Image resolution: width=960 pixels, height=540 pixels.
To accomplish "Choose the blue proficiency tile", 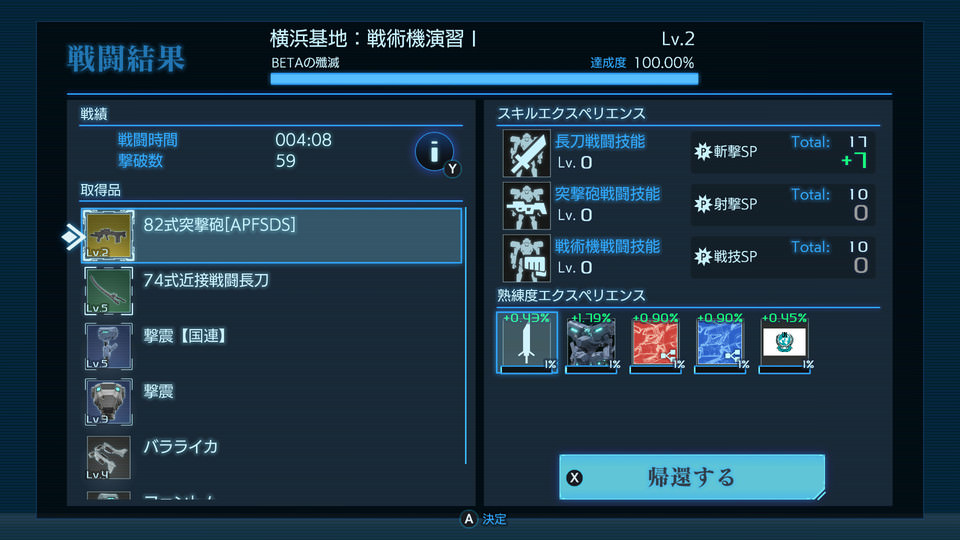I will tap(721, 343).
